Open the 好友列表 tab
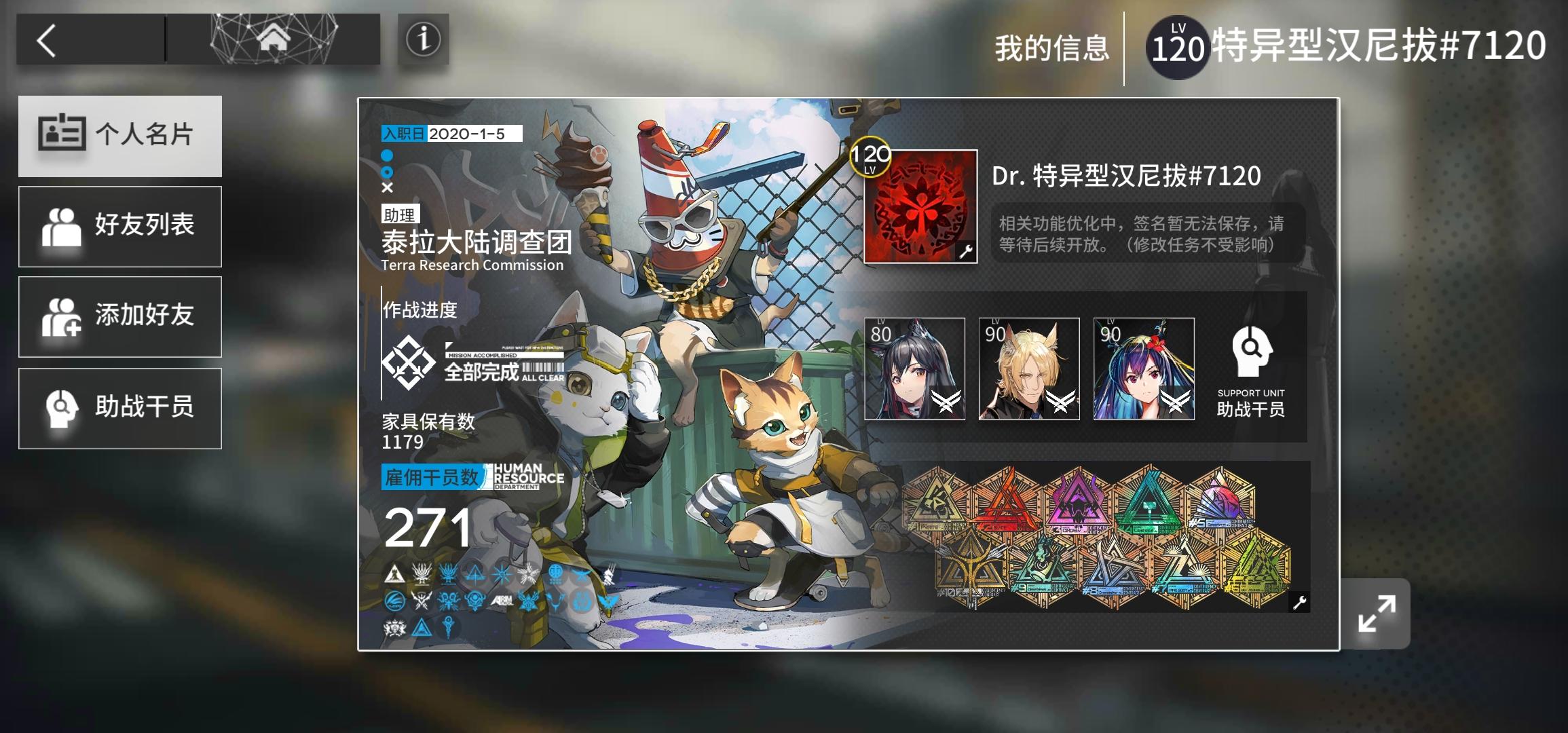1568x733 pixels. 121,226
